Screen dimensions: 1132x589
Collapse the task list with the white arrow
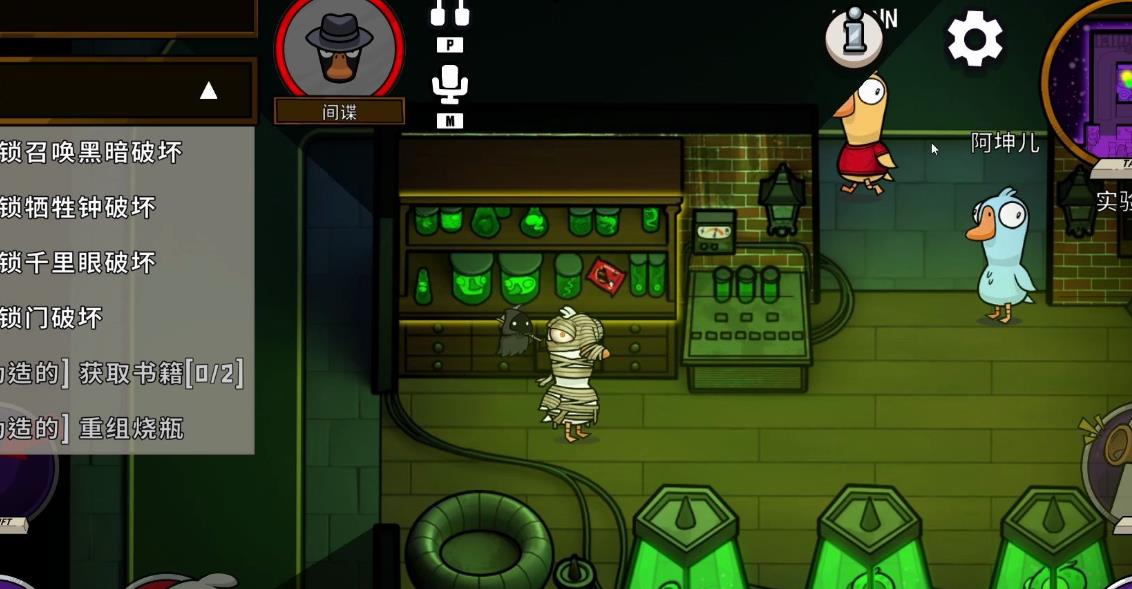(208, 91)
